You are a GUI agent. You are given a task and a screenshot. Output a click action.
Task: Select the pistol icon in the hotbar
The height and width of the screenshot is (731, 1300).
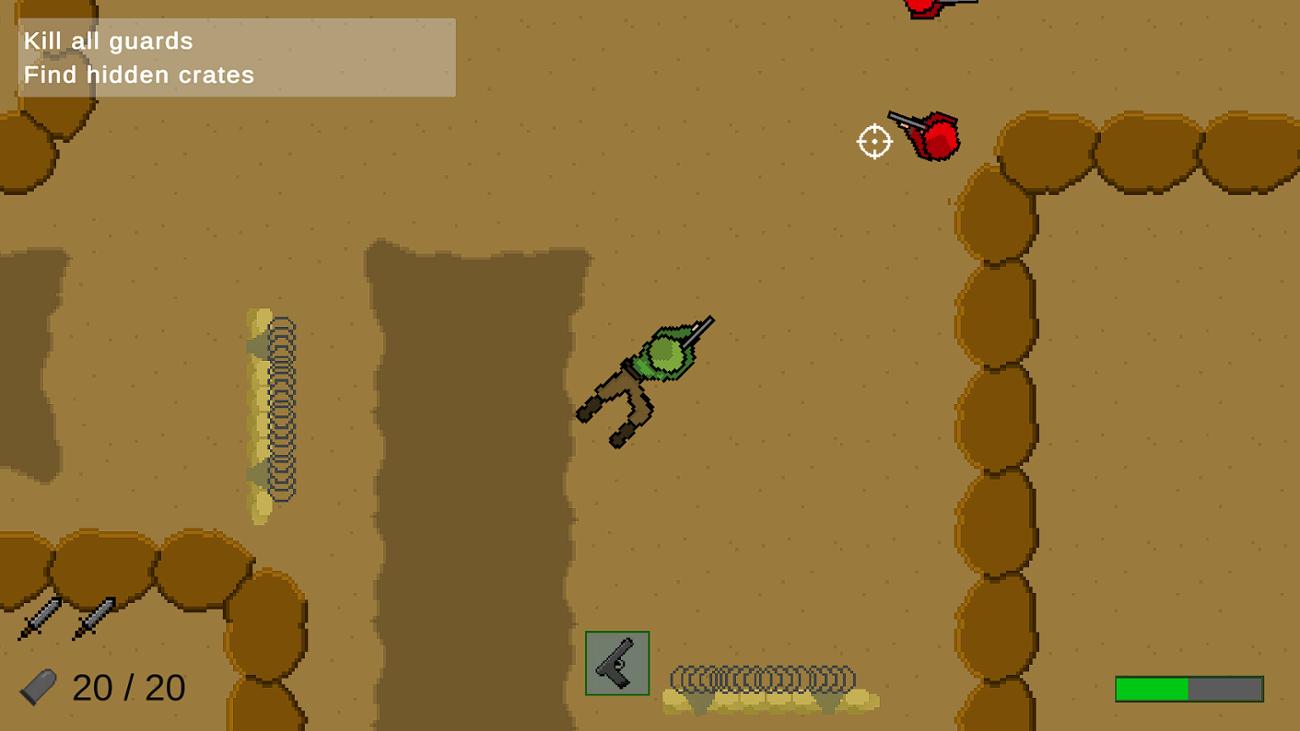[x=617, y=663]
